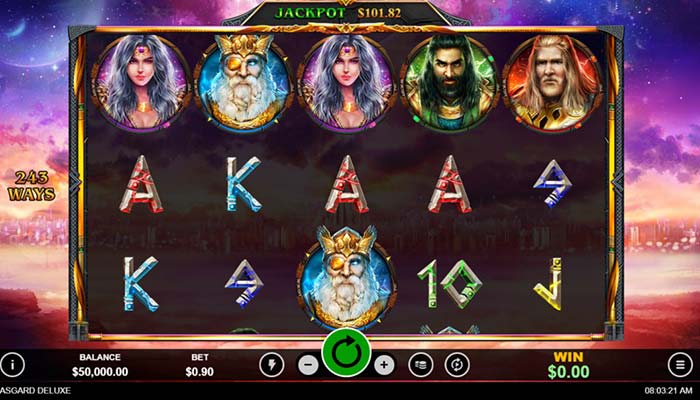The image size is (700, 400).
Task: Decrease the bet with the minus button
Action: click(309, 365)
